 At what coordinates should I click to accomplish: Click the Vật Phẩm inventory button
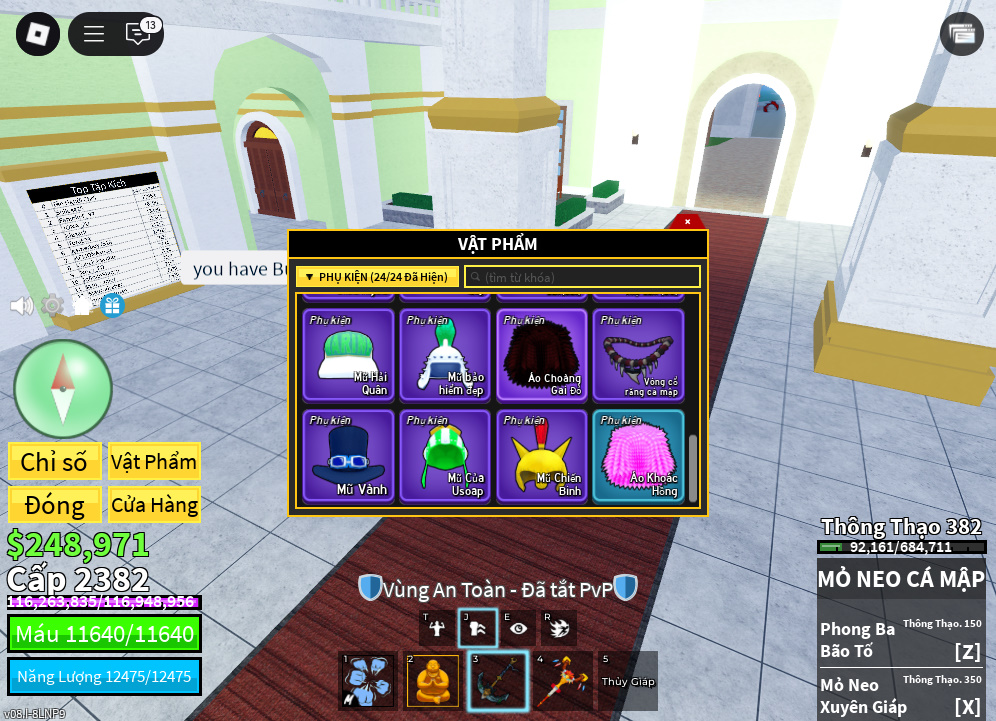click(x=154, y=461)
